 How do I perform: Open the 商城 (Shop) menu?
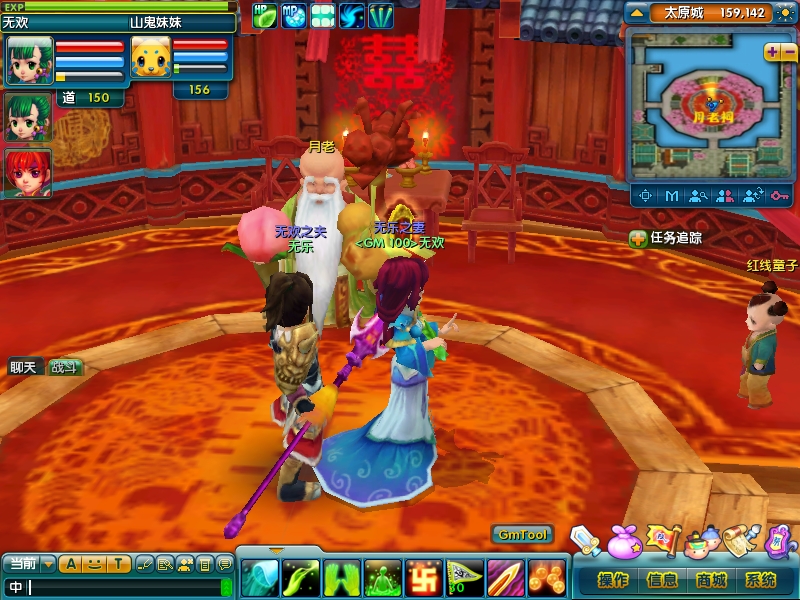(x=711, y=580)
